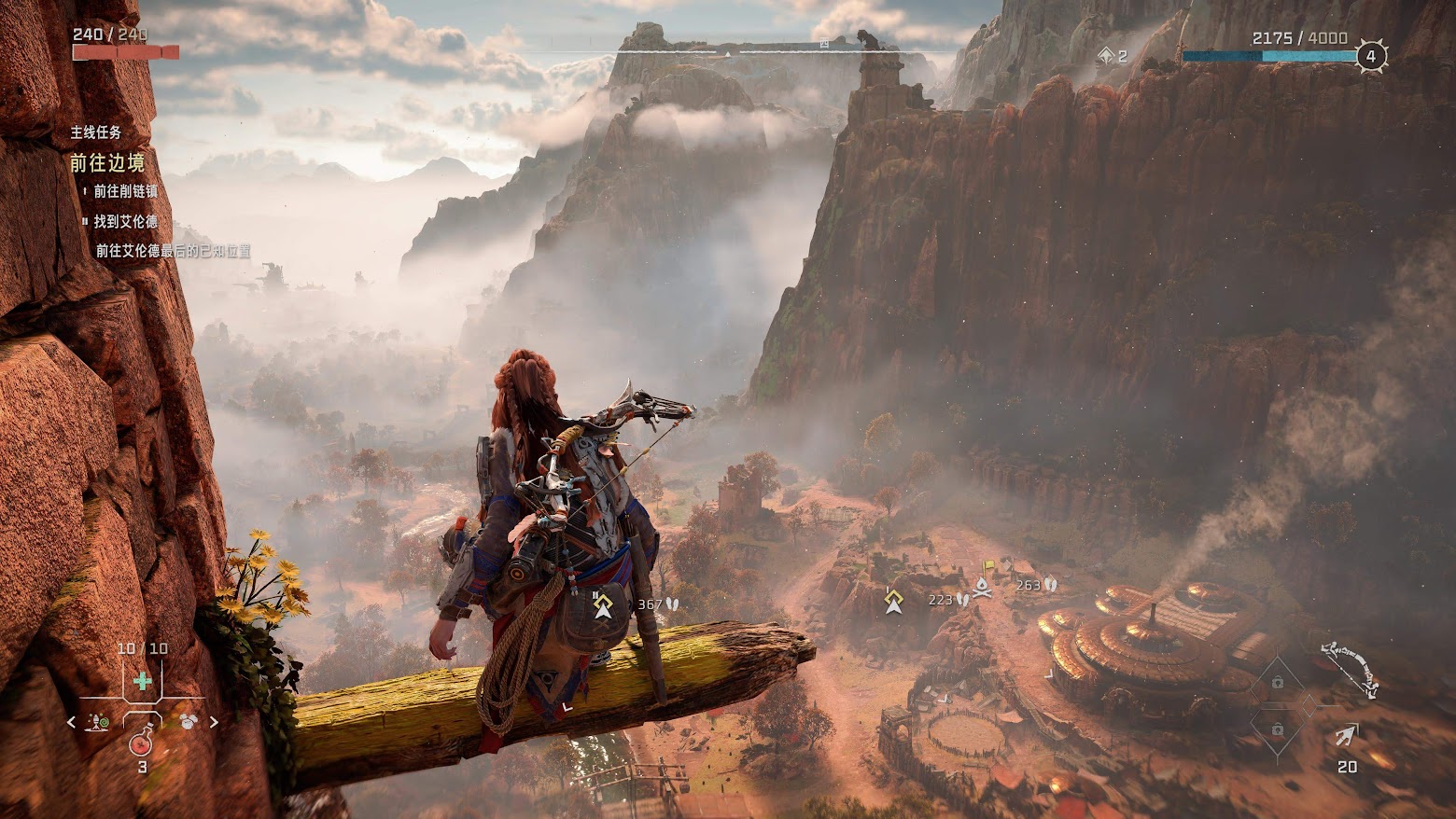Image resolution: width=1456 pixels, height=819 pixels.
Task: Click the objective 前往削链镇
Action: coord(125,191)
